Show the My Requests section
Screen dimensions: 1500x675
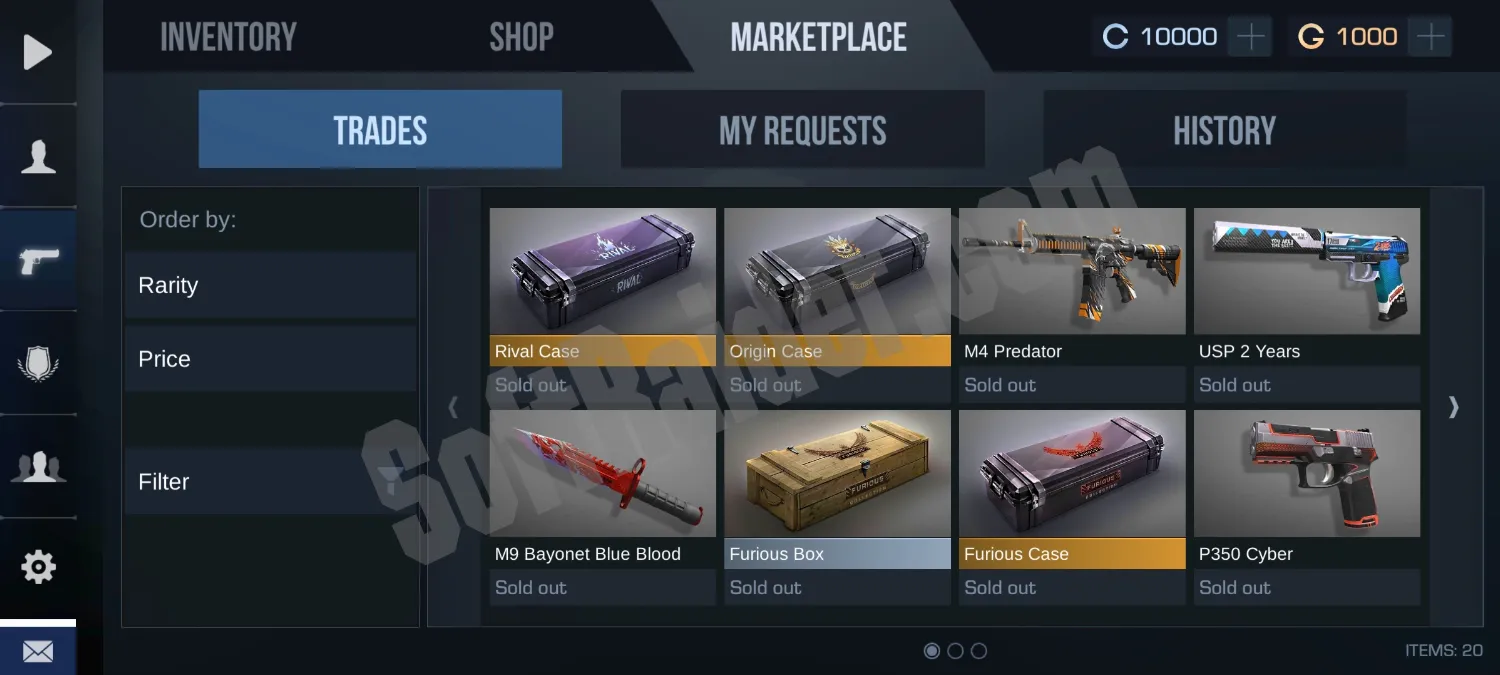click(802, 130)
